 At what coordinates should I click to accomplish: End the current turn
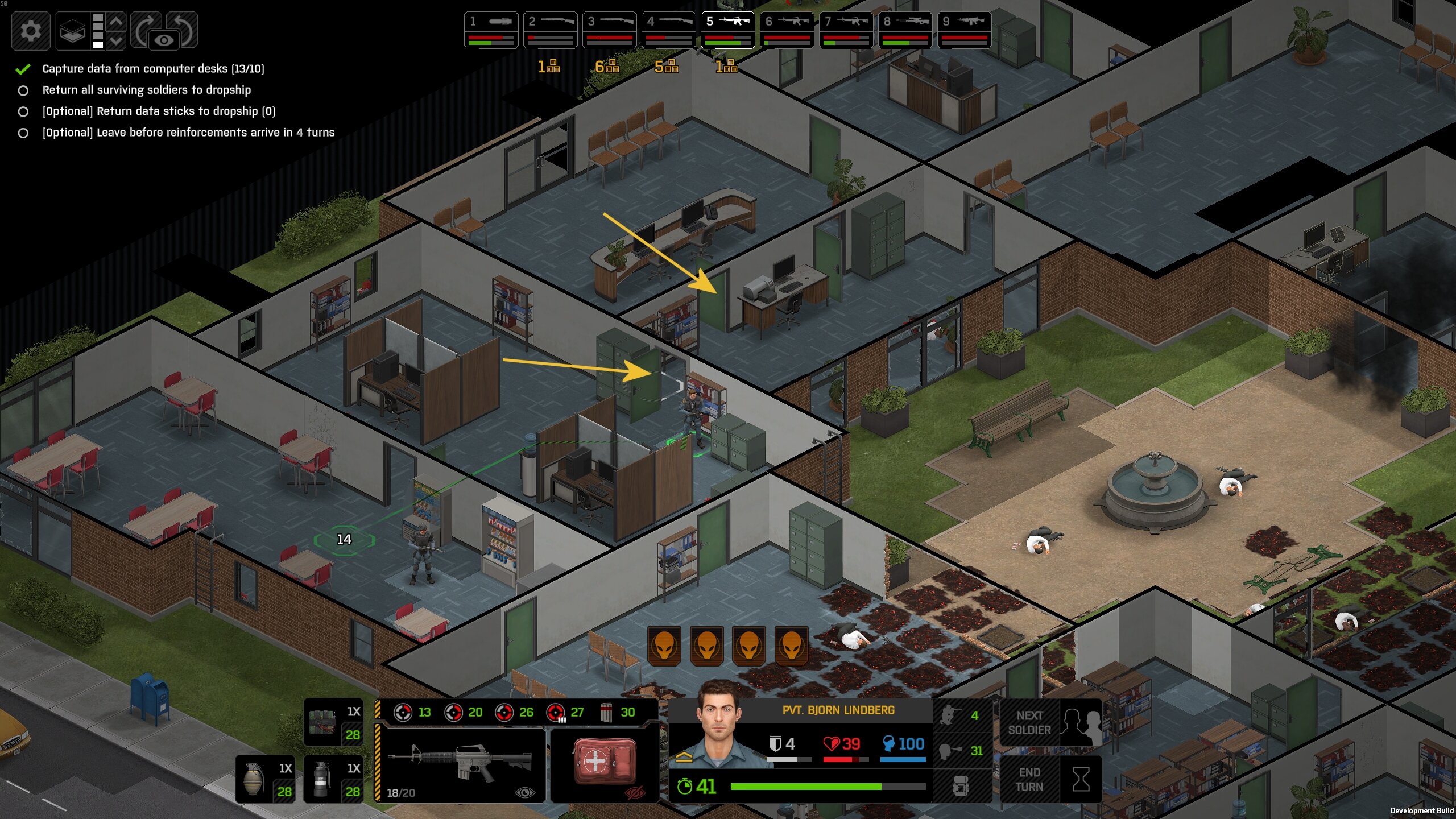[x=1050, y=779]
